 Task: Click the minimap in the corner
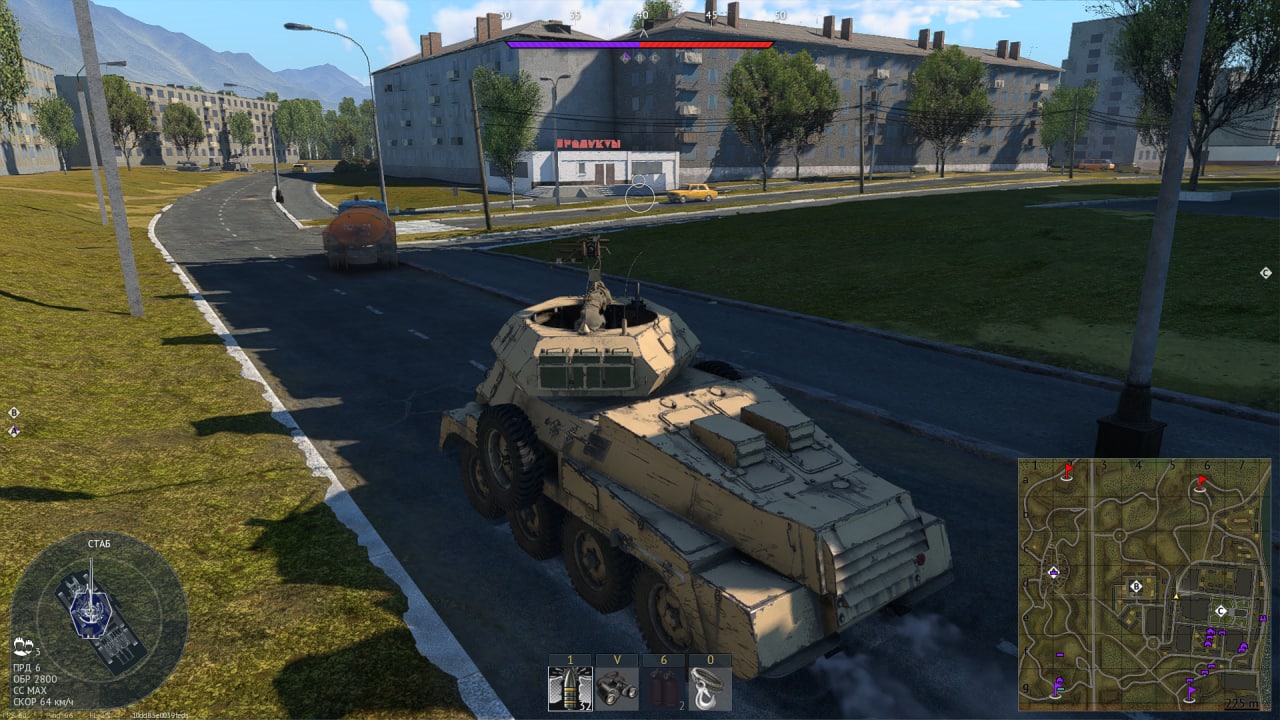click(1142, 584)
